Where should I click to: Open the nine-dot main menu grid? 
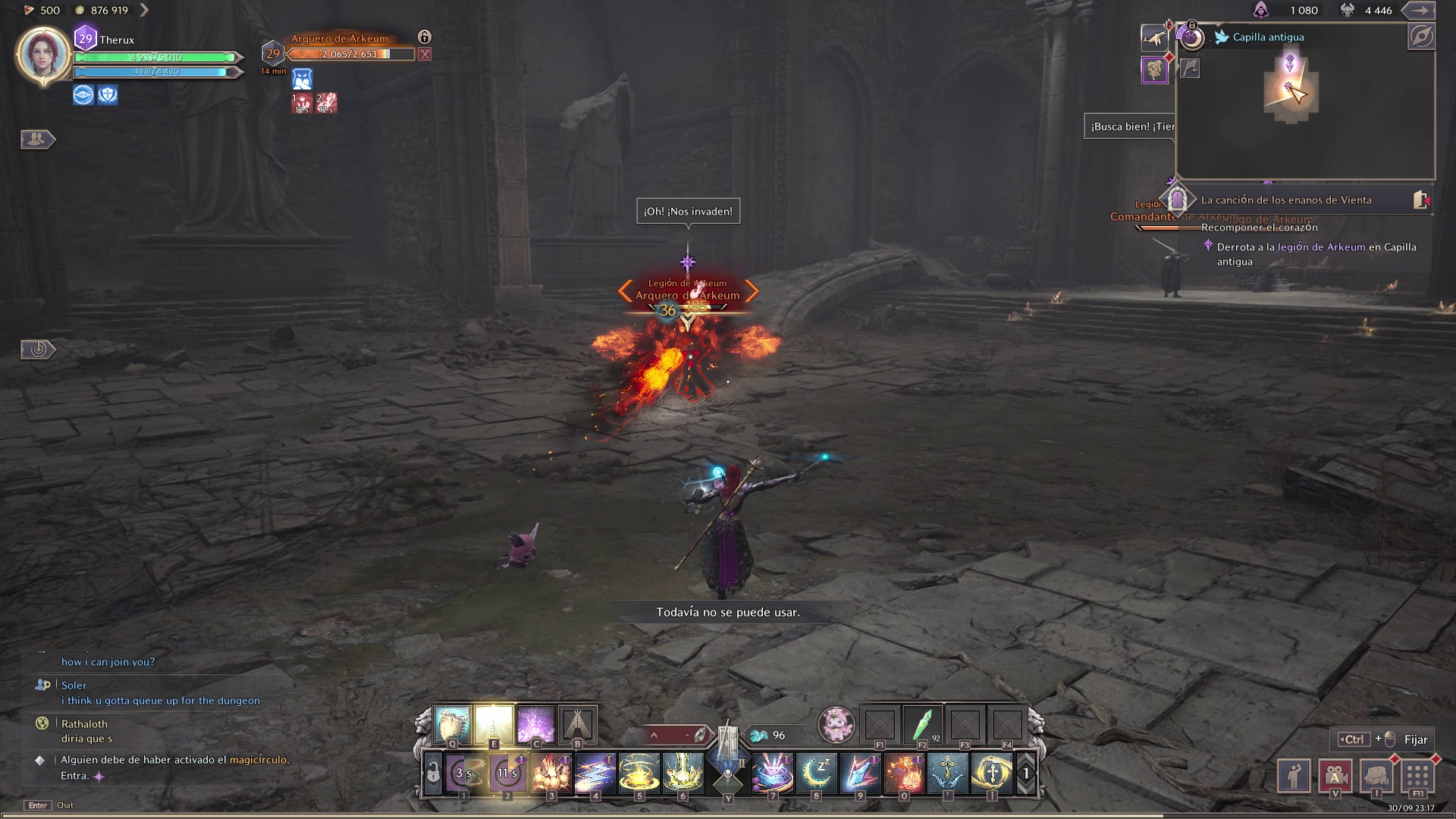coord(1417,776)
